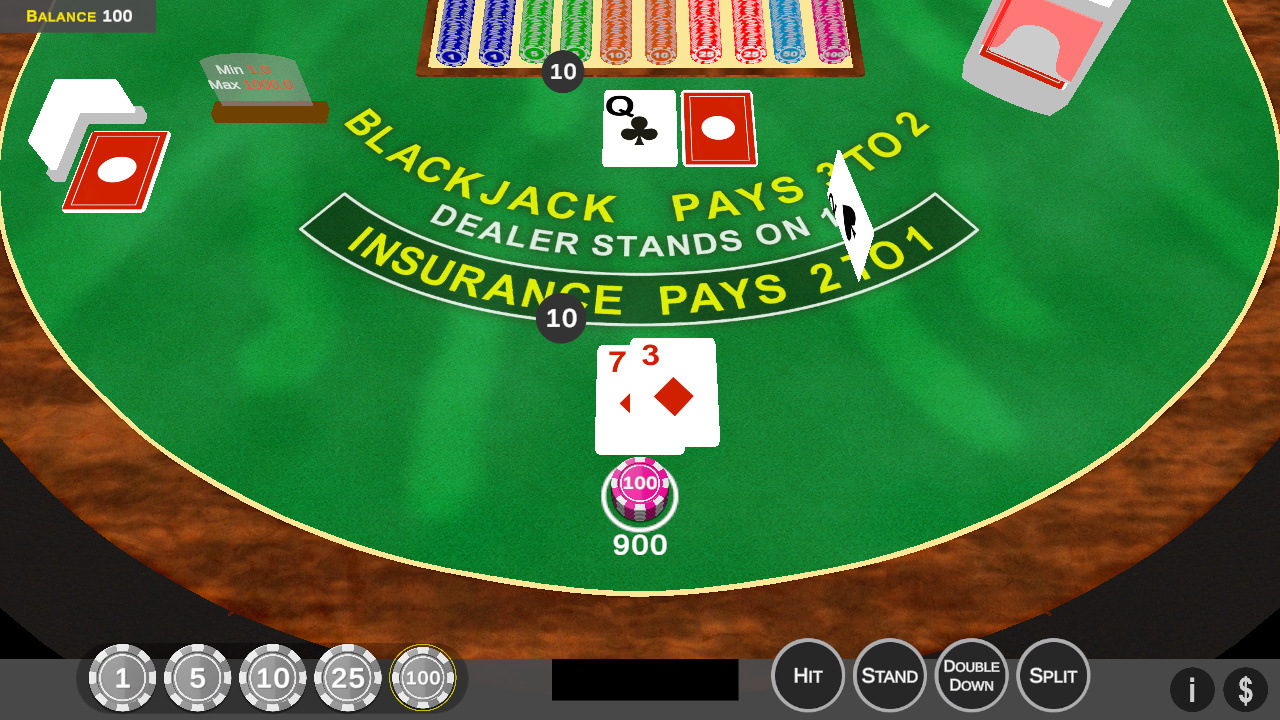Image resolution: width=1280 pixels, height=720 pixels.
Task: Select the 5 chip denomination
Action: tap(198, 677)
